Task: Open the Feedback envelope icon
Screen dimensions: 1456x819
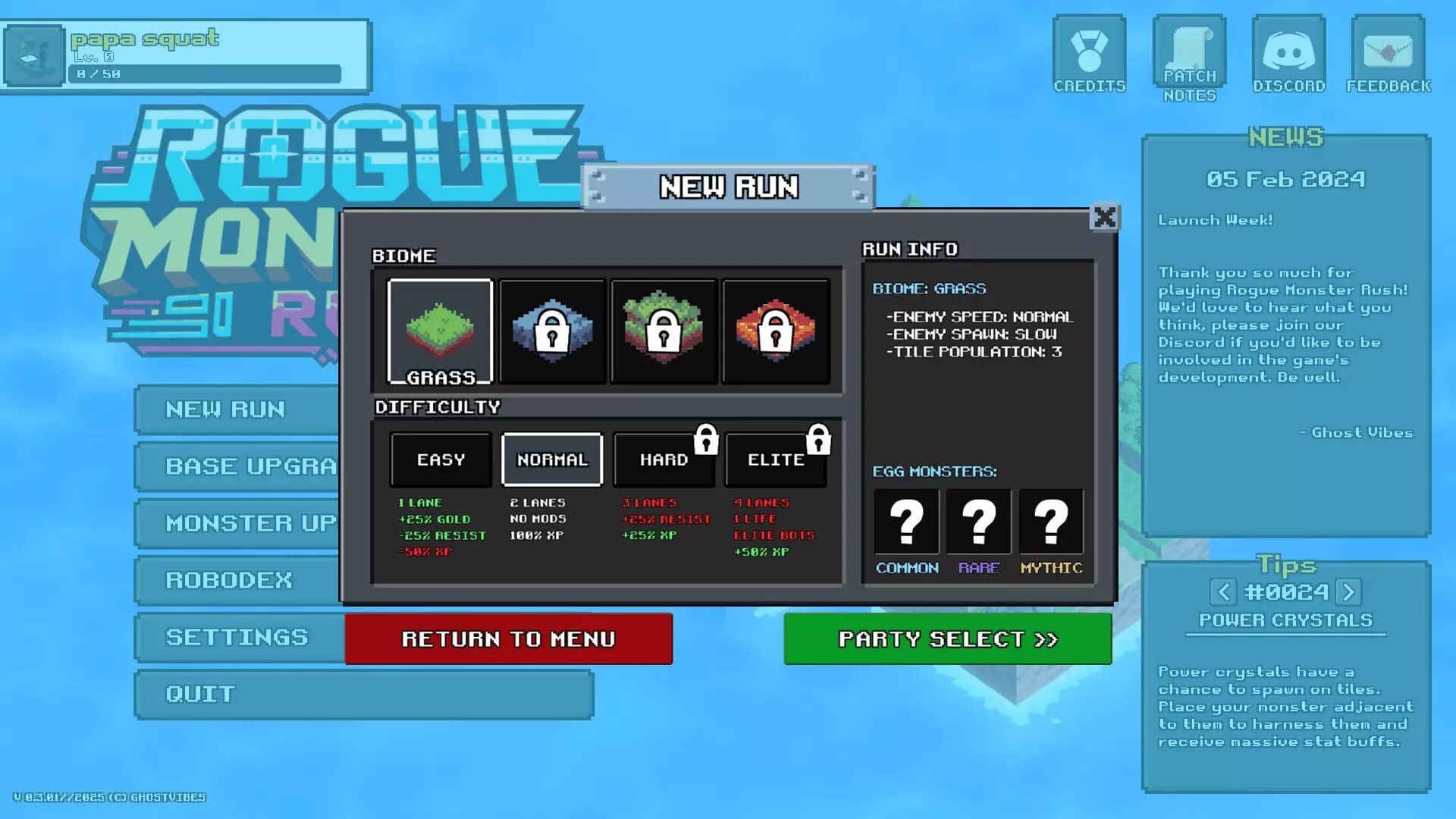Action: coord(1388,49)
